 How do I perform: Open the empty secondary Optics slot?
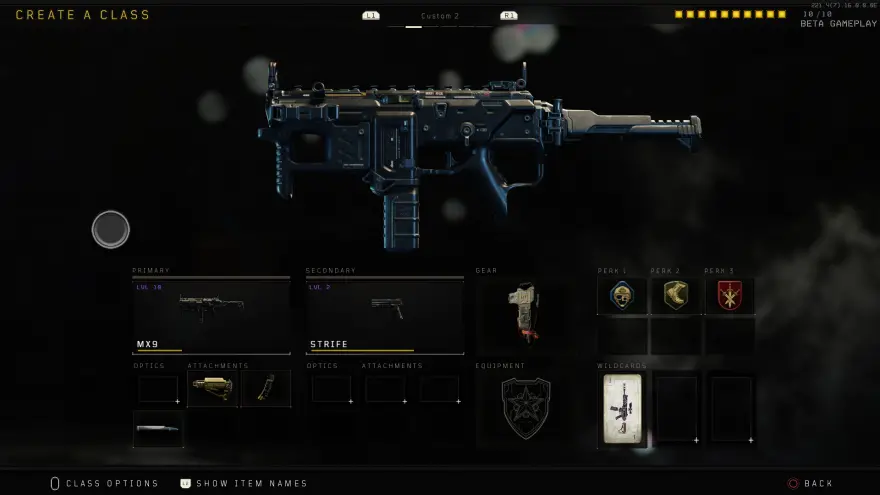pos(331,389)
